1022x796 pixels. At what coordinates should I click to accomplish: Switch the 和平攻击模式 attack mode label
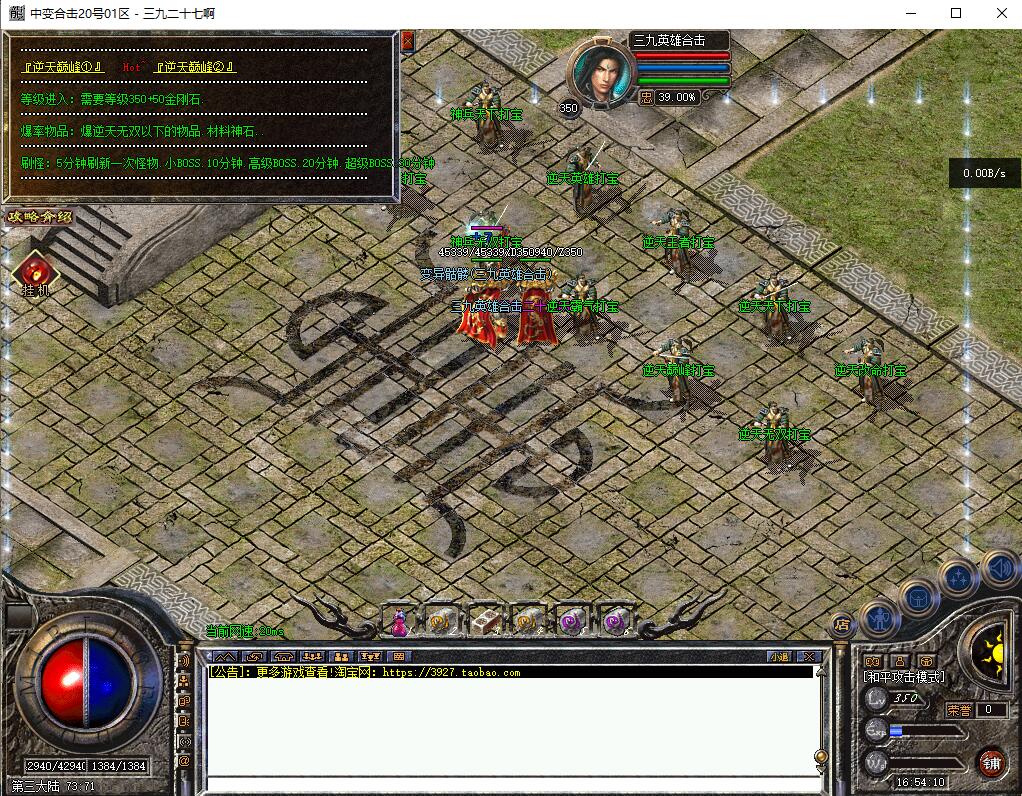coord(904,677)
